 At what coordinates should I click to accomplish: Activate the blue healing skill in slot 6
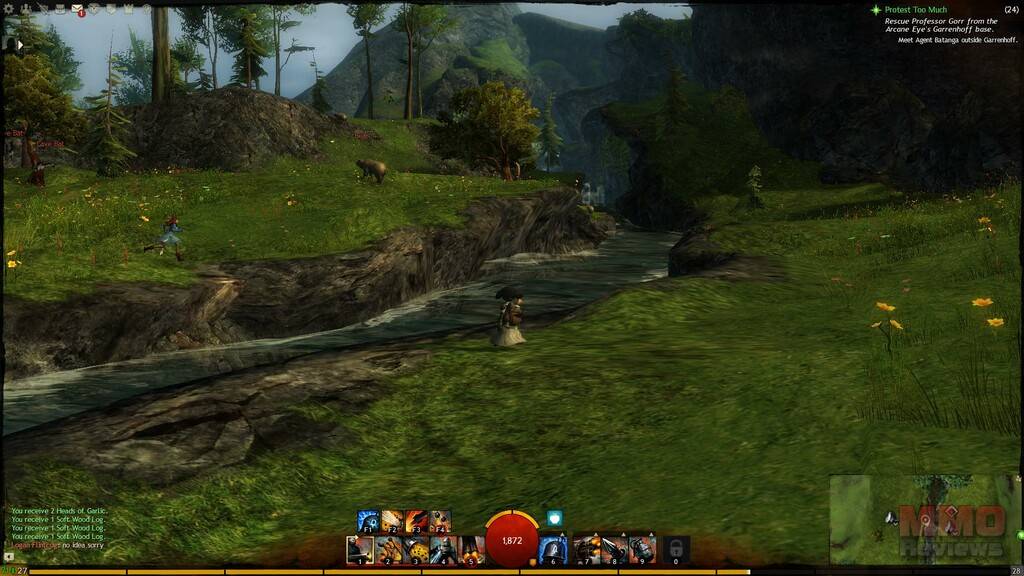coord(553,549)
